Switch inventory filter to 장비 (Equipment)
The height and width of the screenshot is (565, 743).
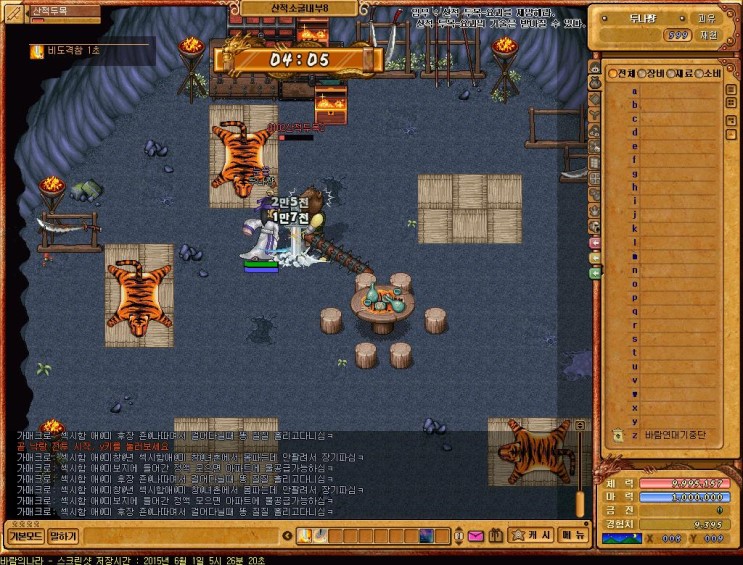click(x=651, y=74)
